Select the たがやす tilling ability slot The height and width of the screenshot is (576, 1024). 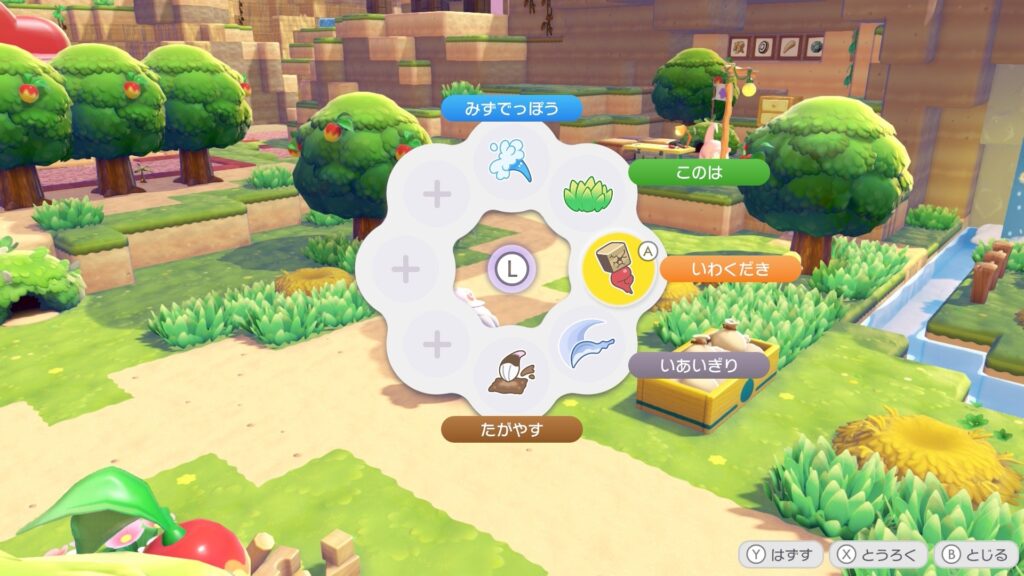(511, 375)
